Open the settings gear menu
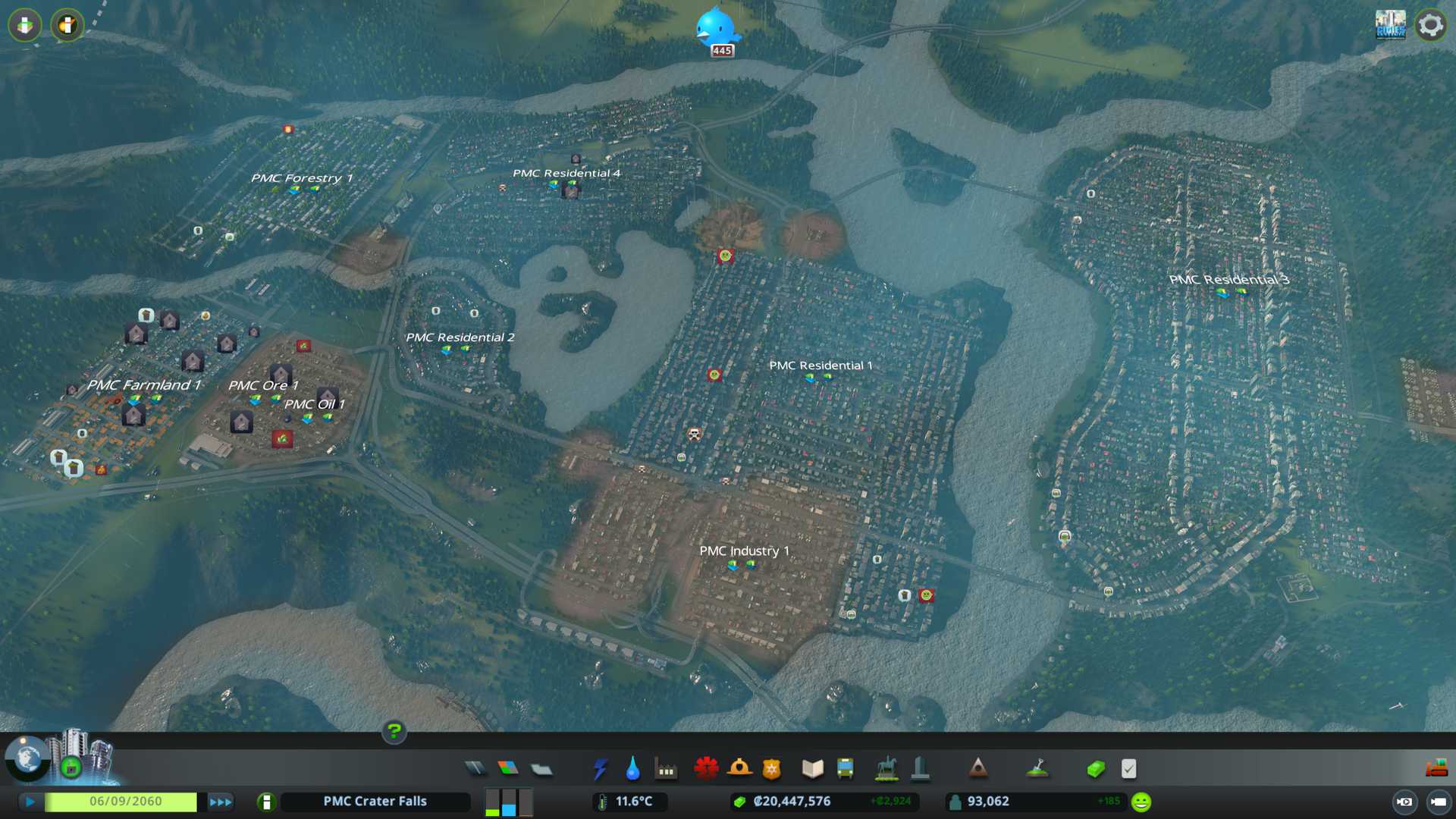Viewport: 1456px width, 819px height. click(x=1430, y=26)
